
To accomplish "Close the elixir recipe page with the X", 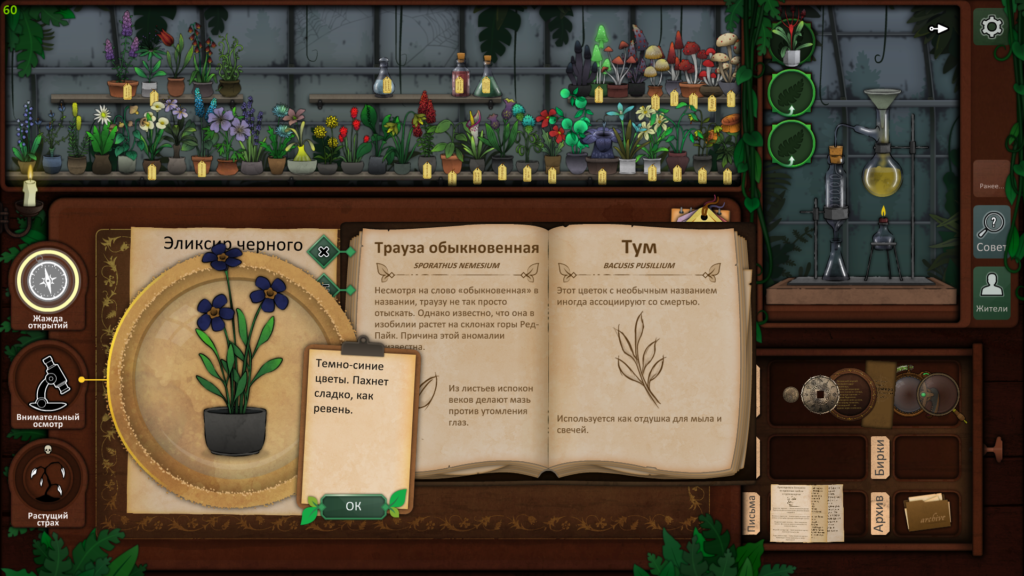I will tap(323, 251).
